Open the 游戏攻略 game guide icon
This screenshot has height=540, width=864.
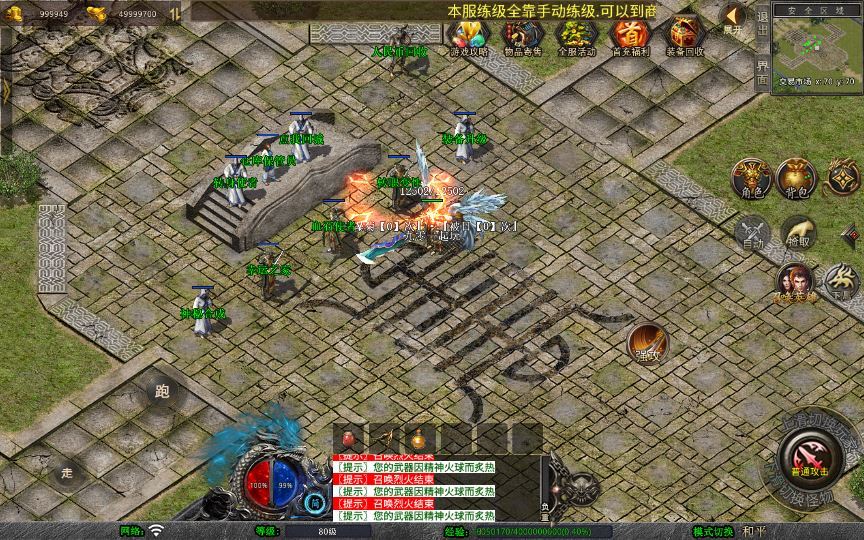[468, 38]
